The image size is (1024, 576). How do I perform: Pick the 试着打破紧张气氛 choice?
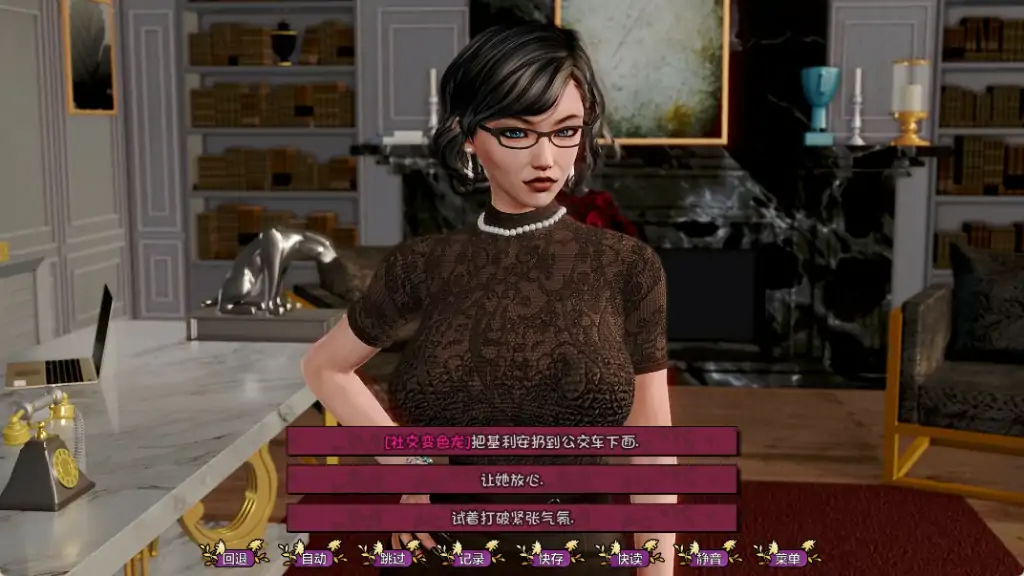pyautogui.click(x=512, y=517)
